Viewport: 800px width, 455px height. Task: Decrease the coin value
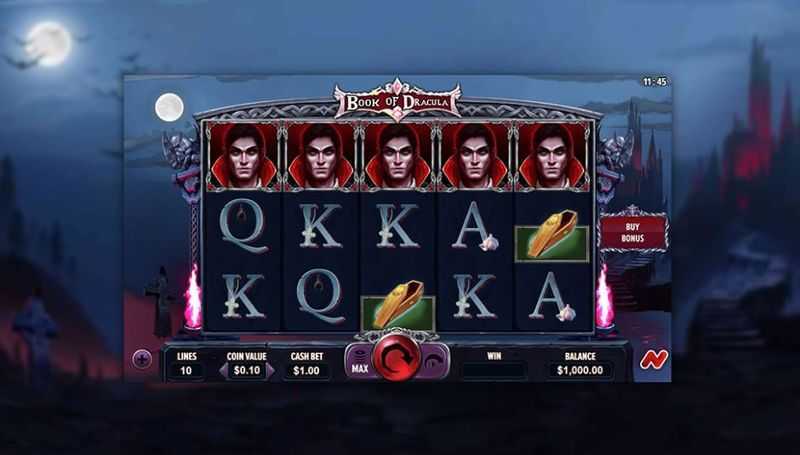point(225,370)
